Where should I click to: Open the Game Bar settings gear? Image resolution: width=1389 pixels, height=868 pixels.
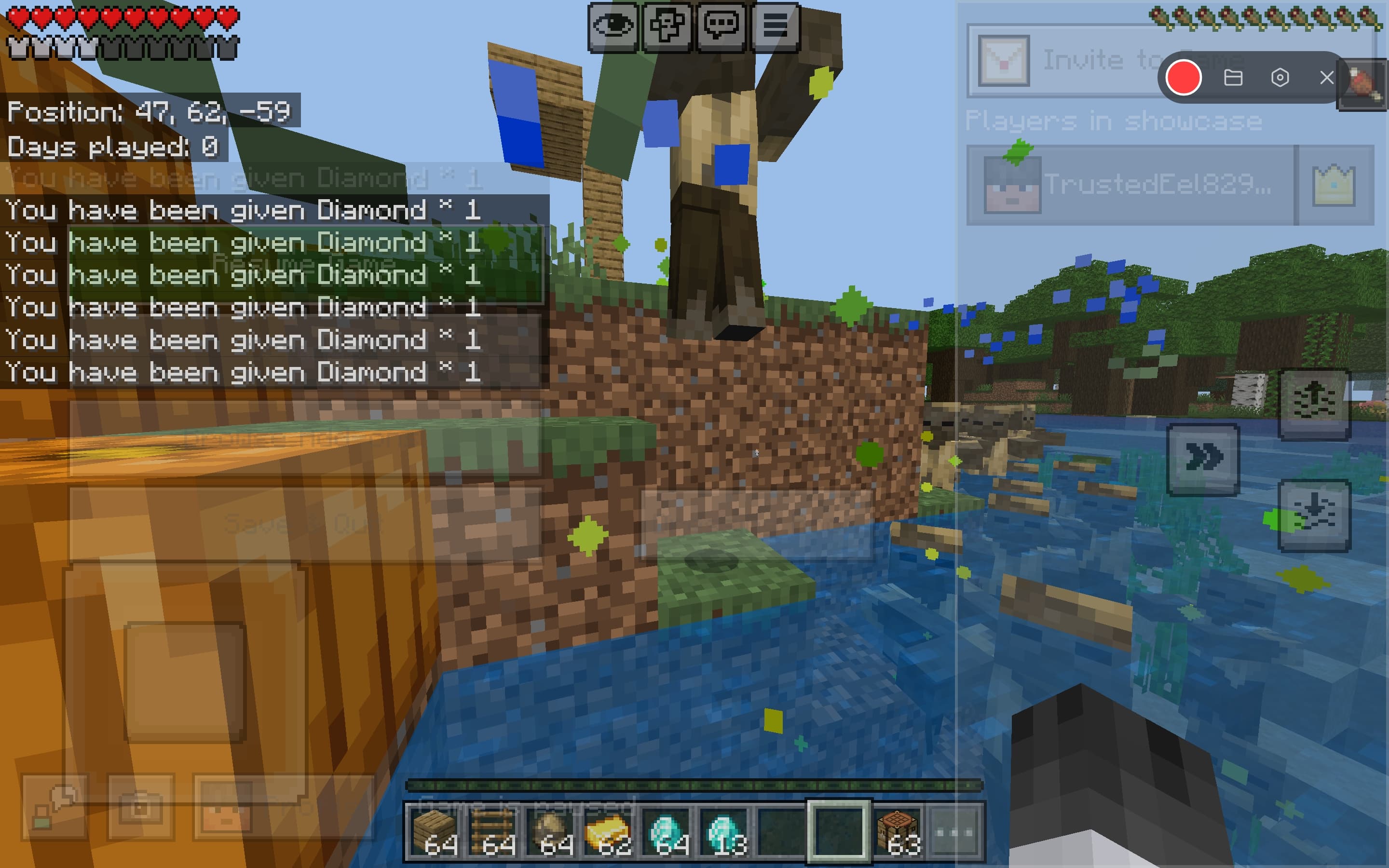tap(1279, 78)
